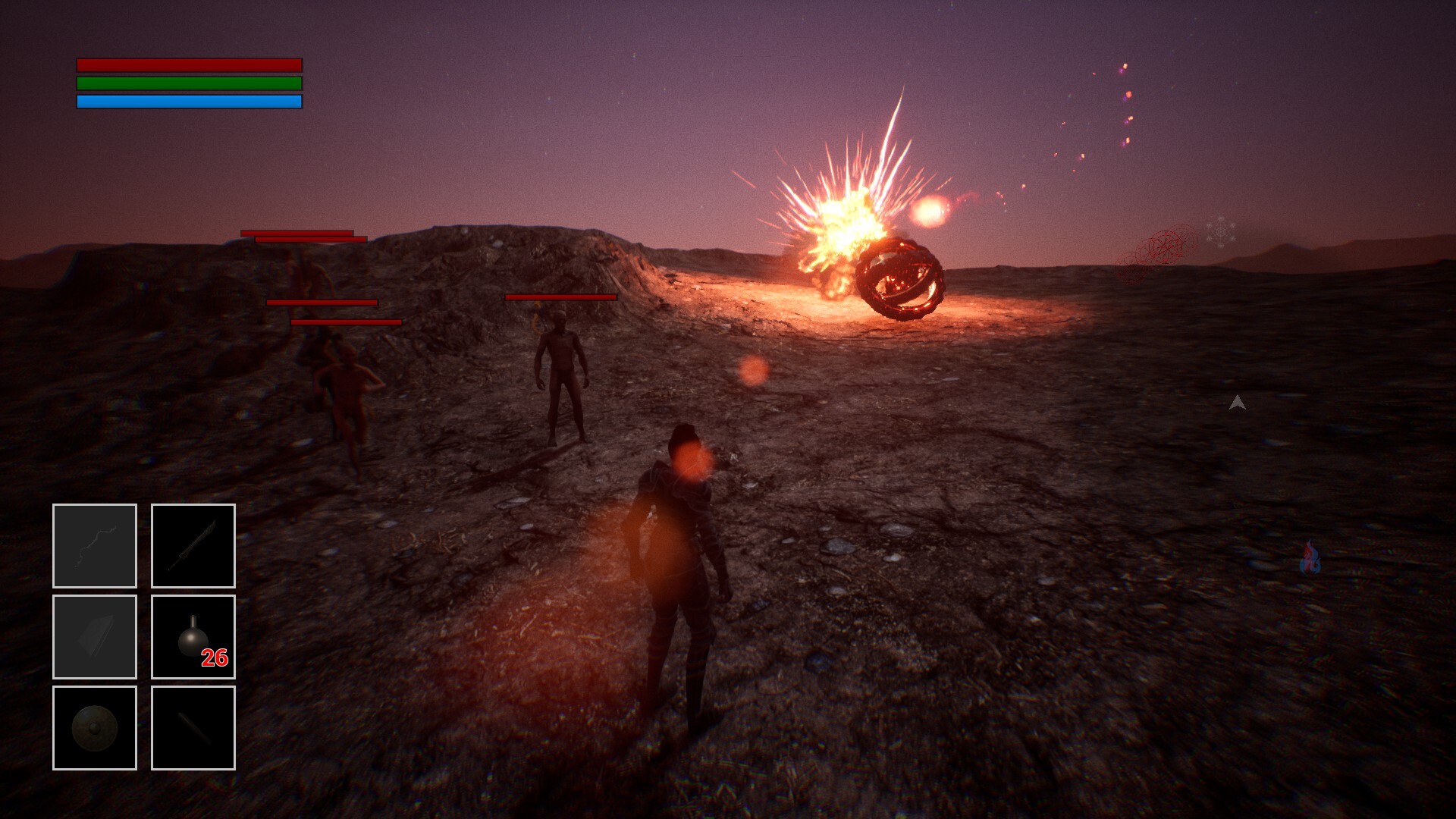Image resolution: width=1456 pixels, height=819 pixels.
Task: Select the bow equipment slot
Action: pyautogui.click(x=95, y=546)
